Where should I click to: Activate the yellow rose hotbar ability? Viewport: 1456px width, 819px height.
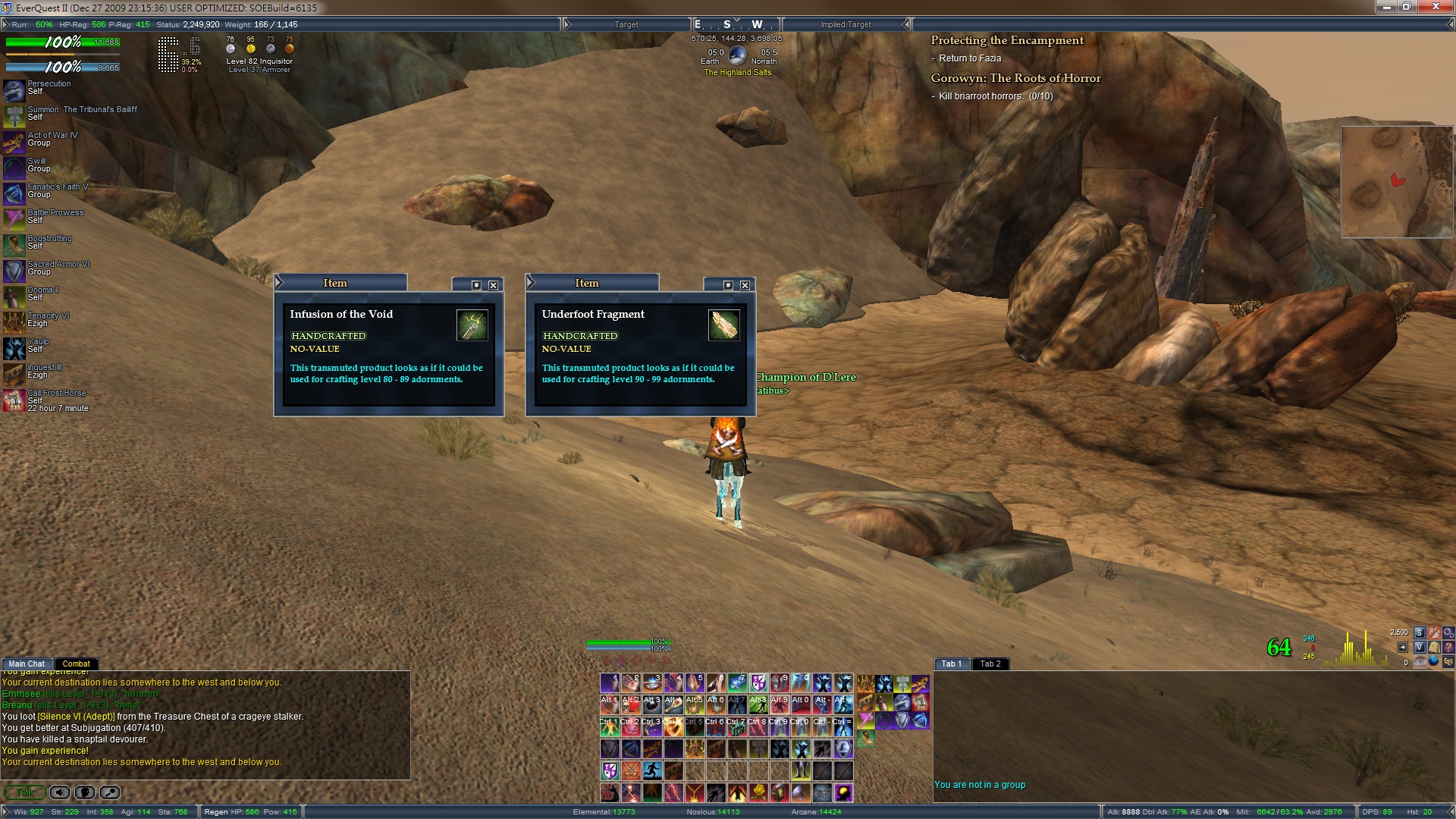(x=758, y=792)
